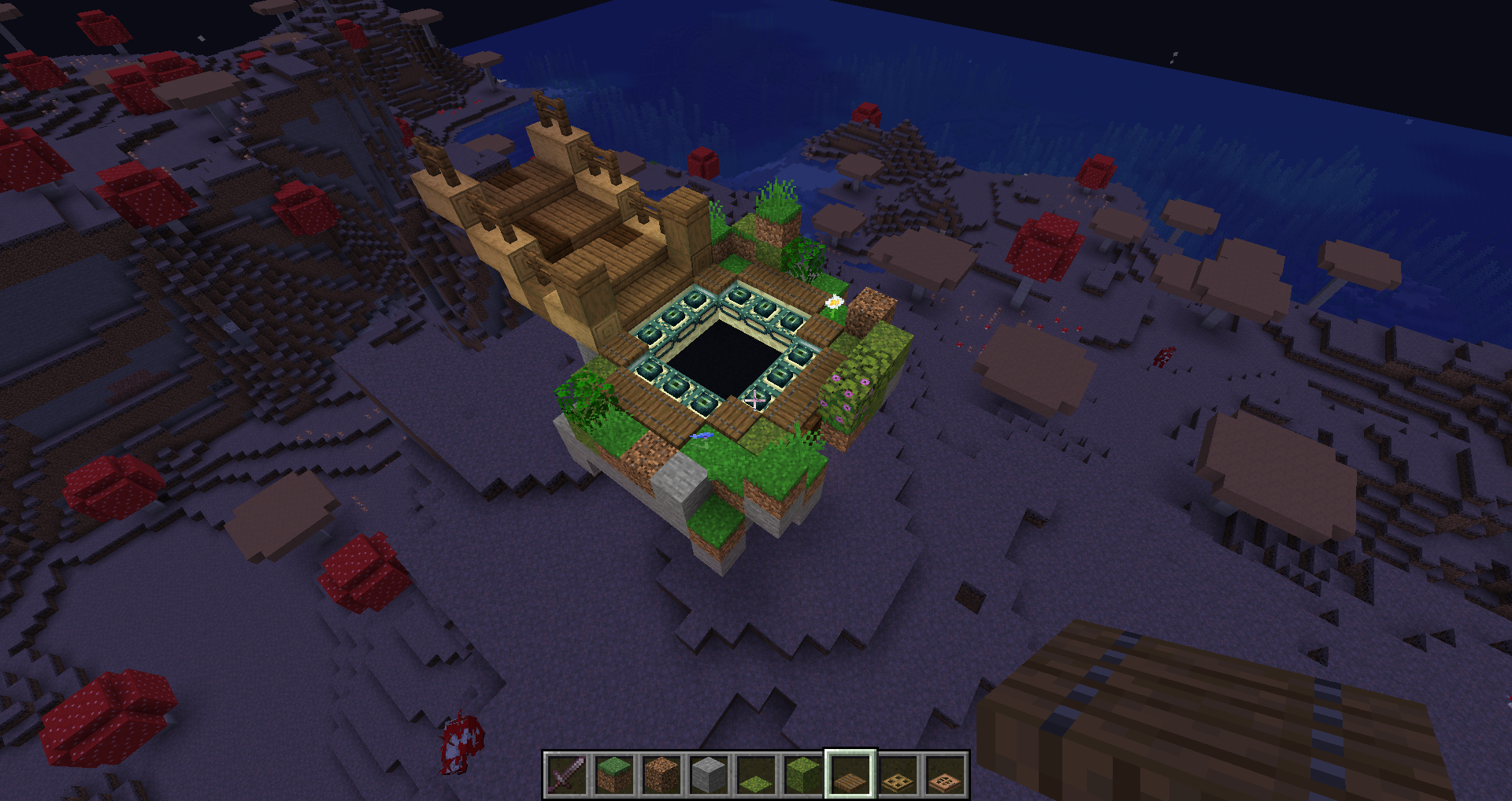Select the full moss block slot
This screenshot has width=1512, height=801.
[803, 774]
